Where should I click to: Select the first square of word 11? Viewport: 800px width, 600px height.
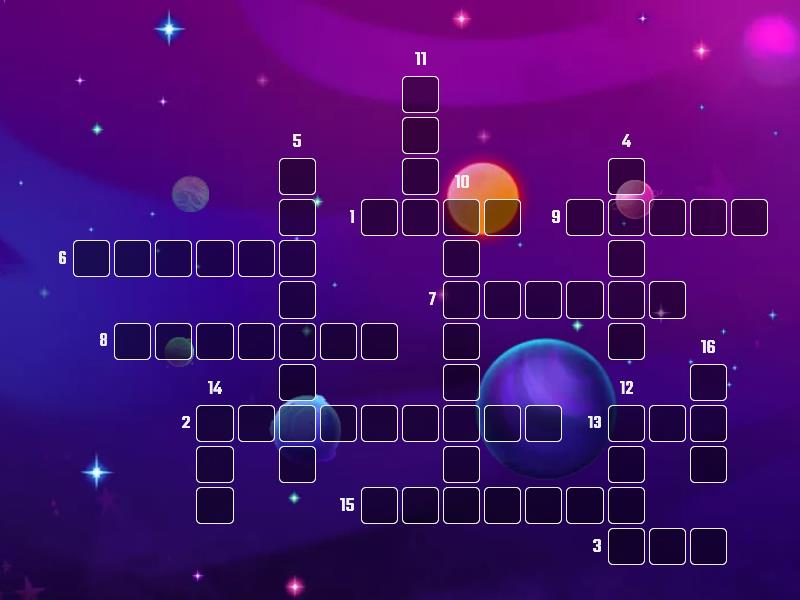pyautogui.click(x=420, y=95)
